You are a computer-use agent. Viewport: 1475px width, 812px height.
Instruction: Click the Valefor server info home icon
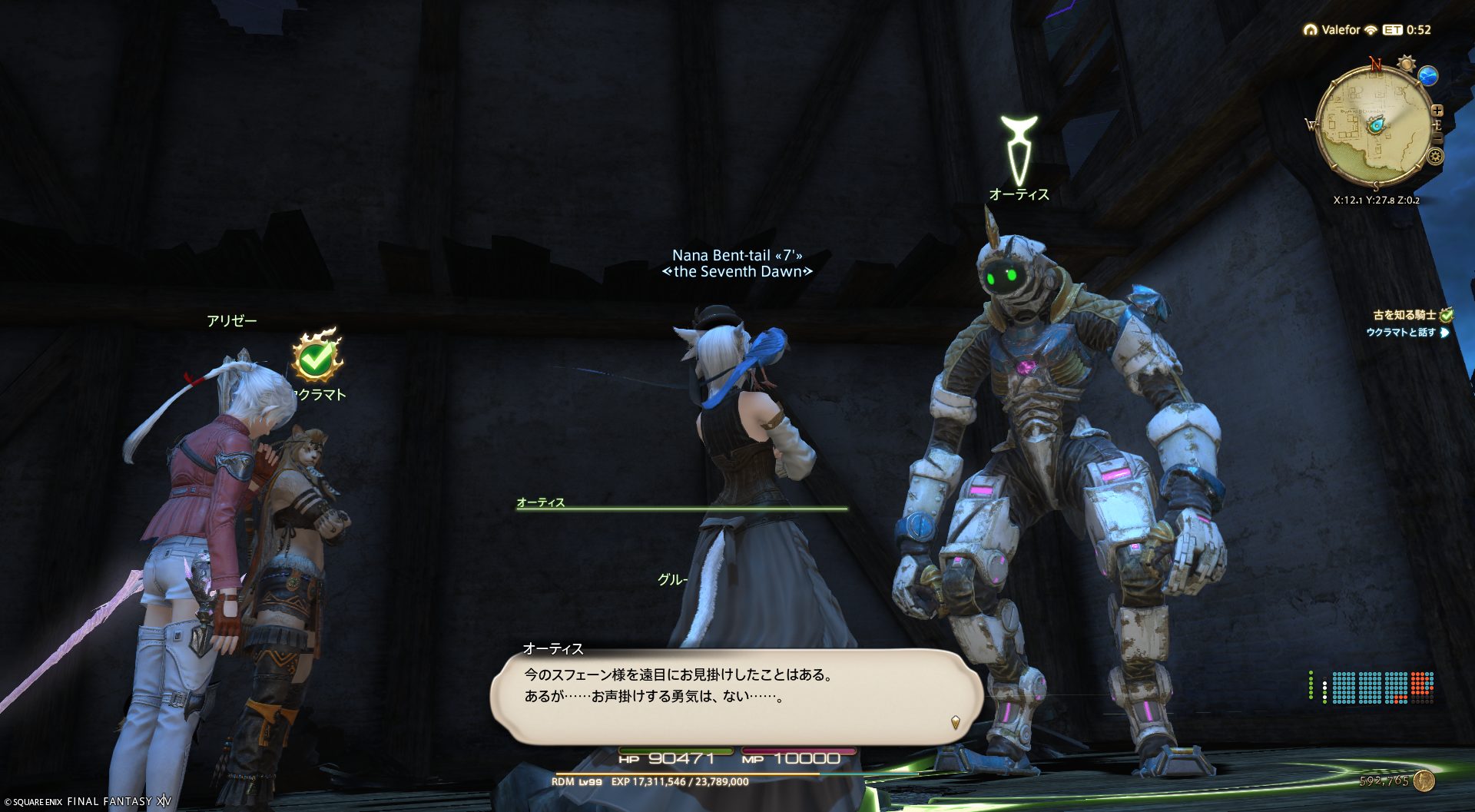(x=1310, y=30)
